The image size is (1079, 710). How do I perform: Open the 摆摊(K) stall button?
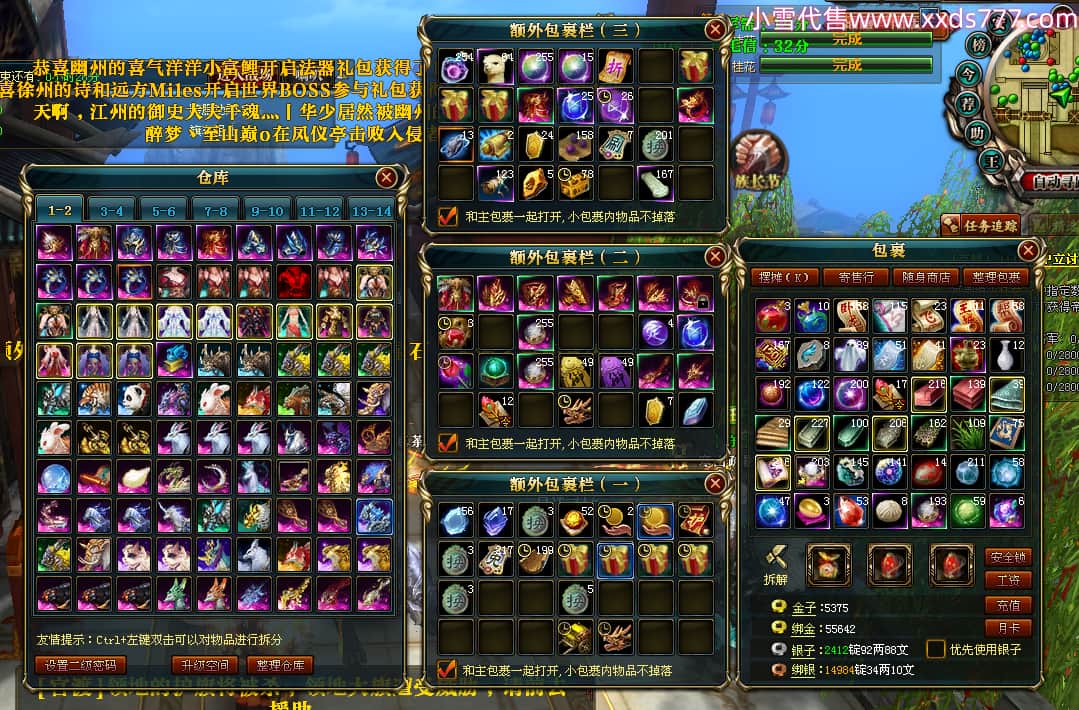pos(785,277)
